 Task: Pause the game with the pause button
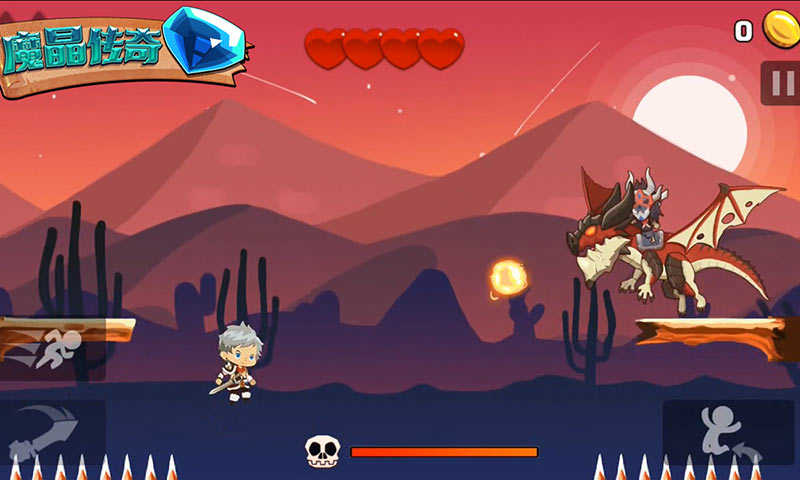pos(781,83)
